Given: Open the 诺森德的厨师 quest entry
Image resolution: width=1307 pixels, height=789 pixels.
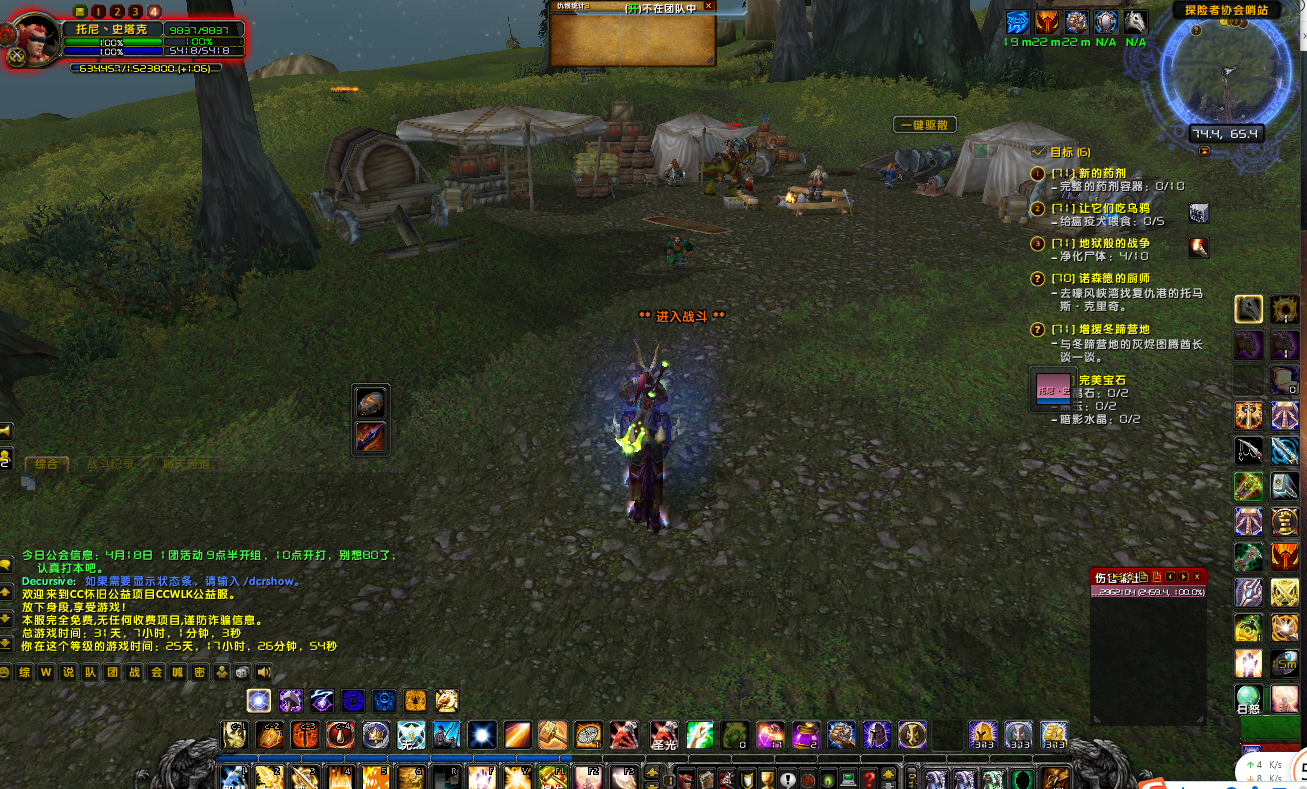Looking at the screenshot, I should pos(1100,278).
